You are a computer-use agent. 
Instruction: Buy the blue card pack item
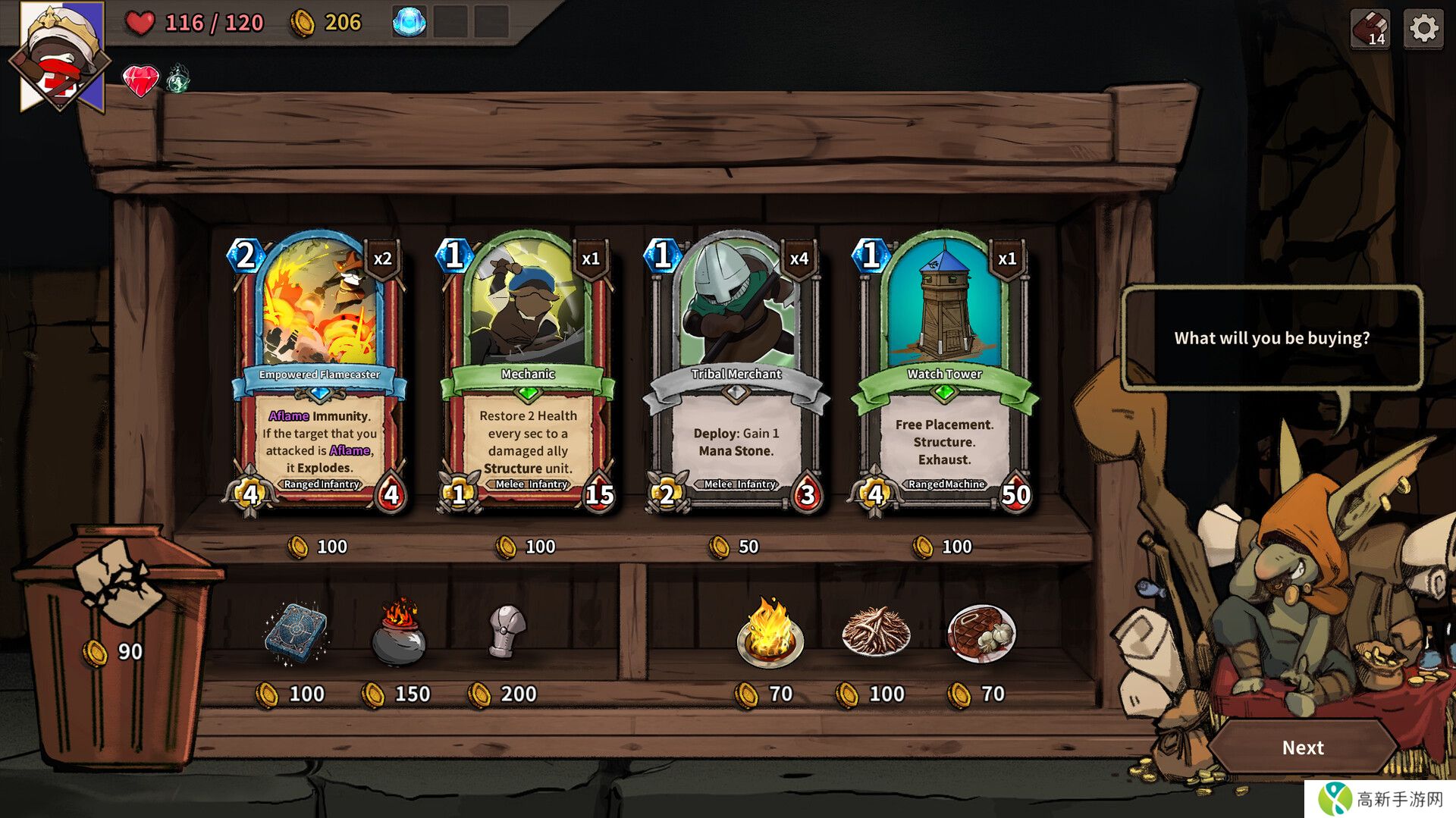[x=296, y=633]
